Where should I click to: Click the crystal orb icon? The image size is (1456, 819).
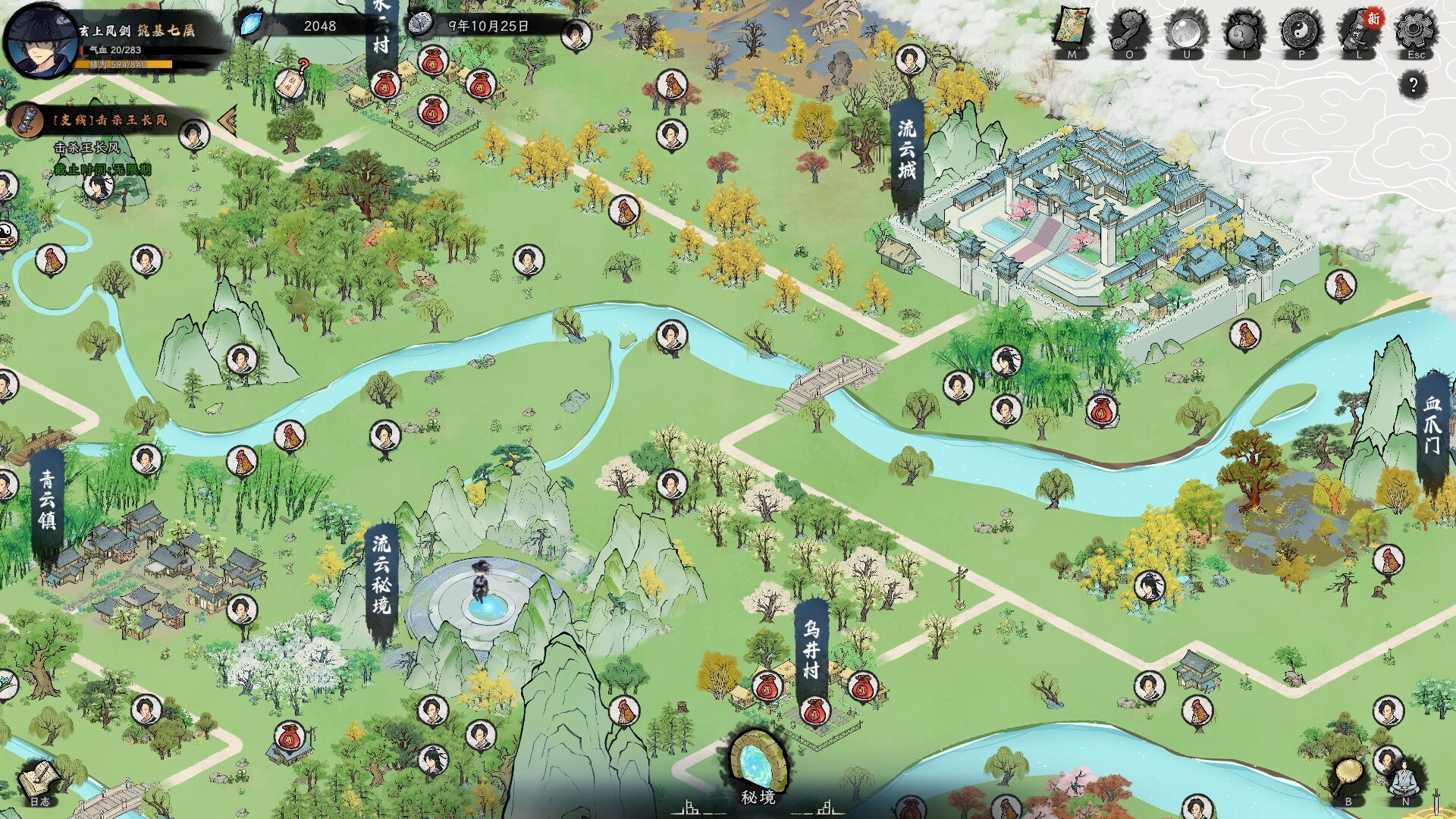coord(1186,32)
